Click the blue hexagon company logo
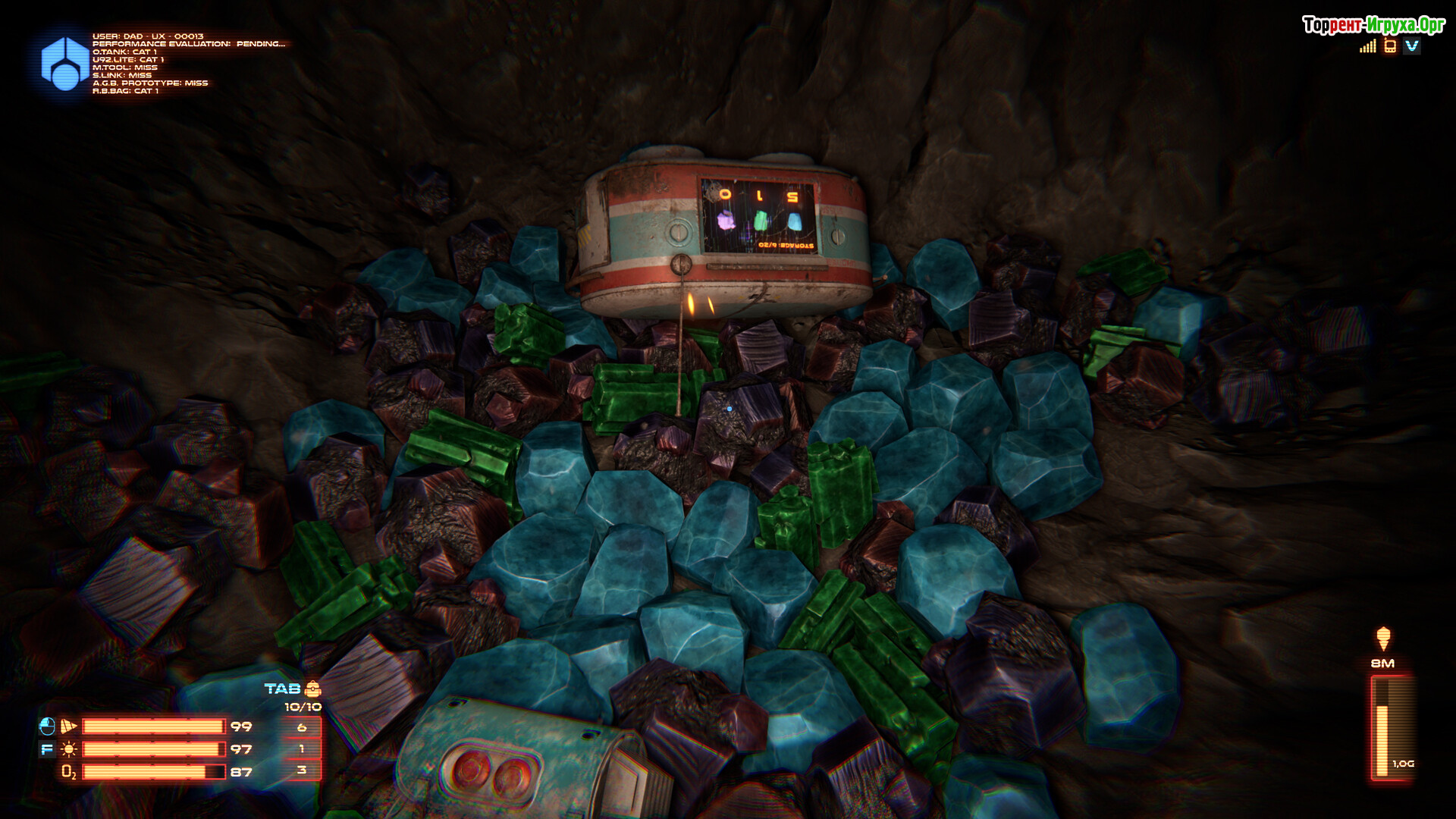The width and height of the screenshot is (1456, 819). (x=64, y=64)
